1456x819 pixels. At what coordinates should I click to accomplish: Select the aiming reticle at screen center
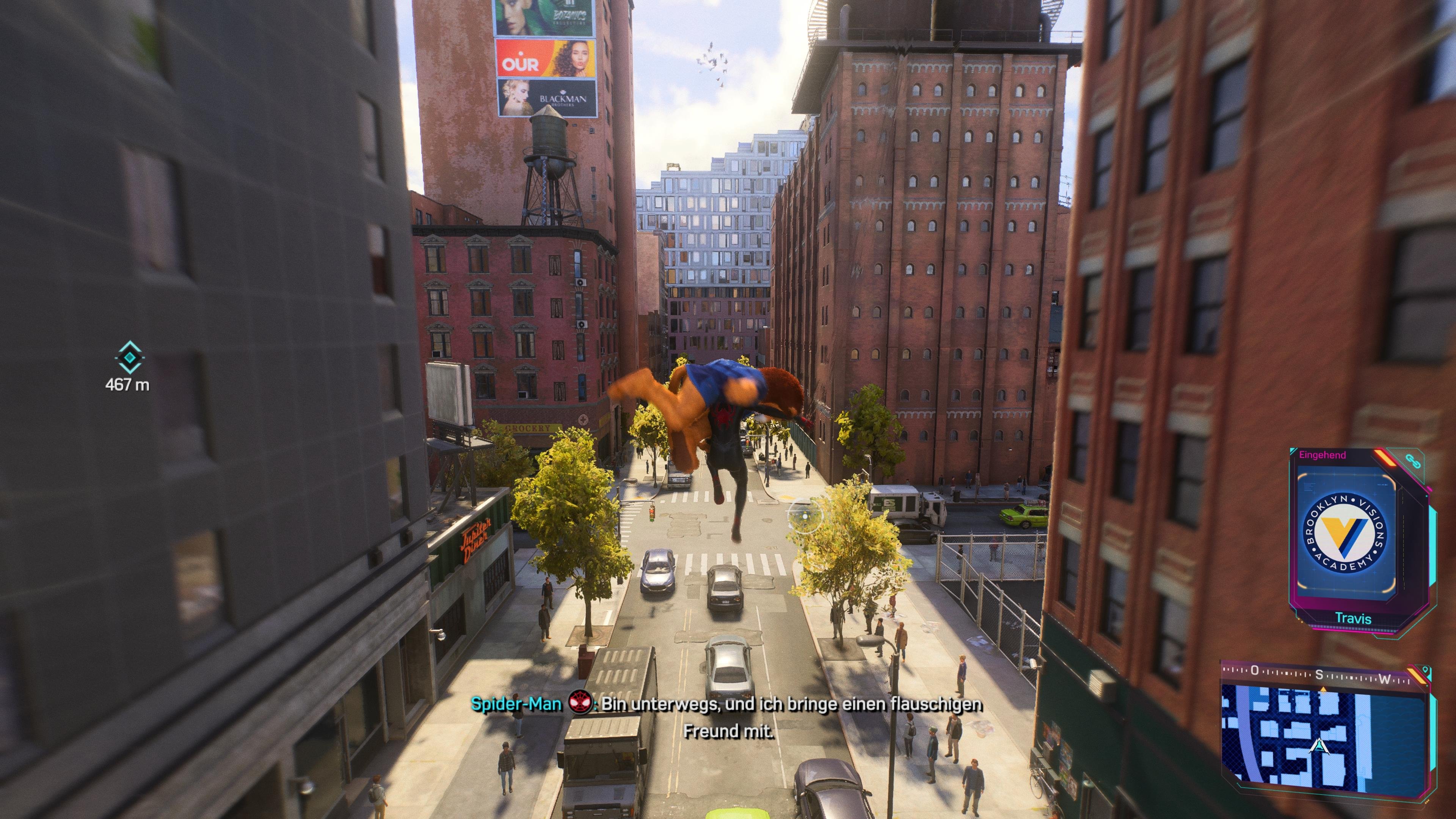coord(805,516)
